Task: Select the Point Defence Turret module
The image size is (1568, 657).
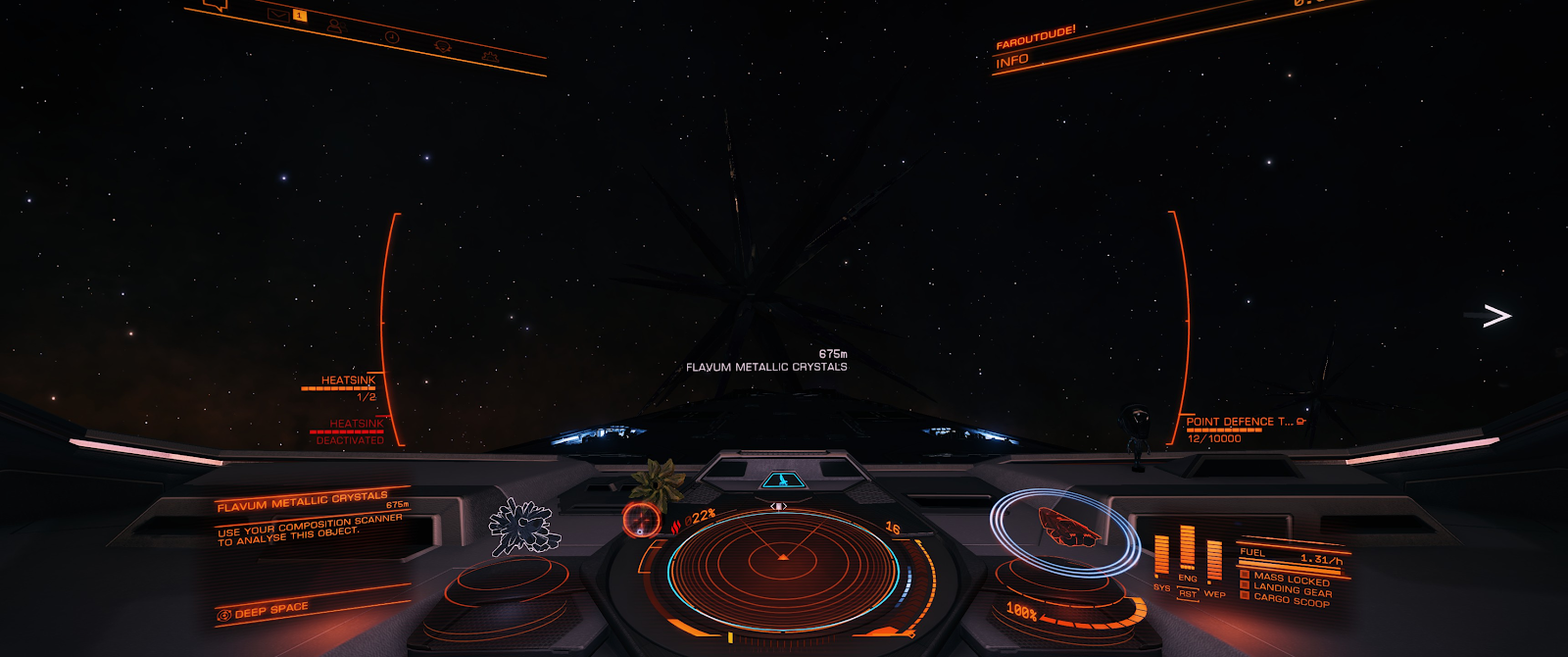Action: click(x=1237, y=426)
